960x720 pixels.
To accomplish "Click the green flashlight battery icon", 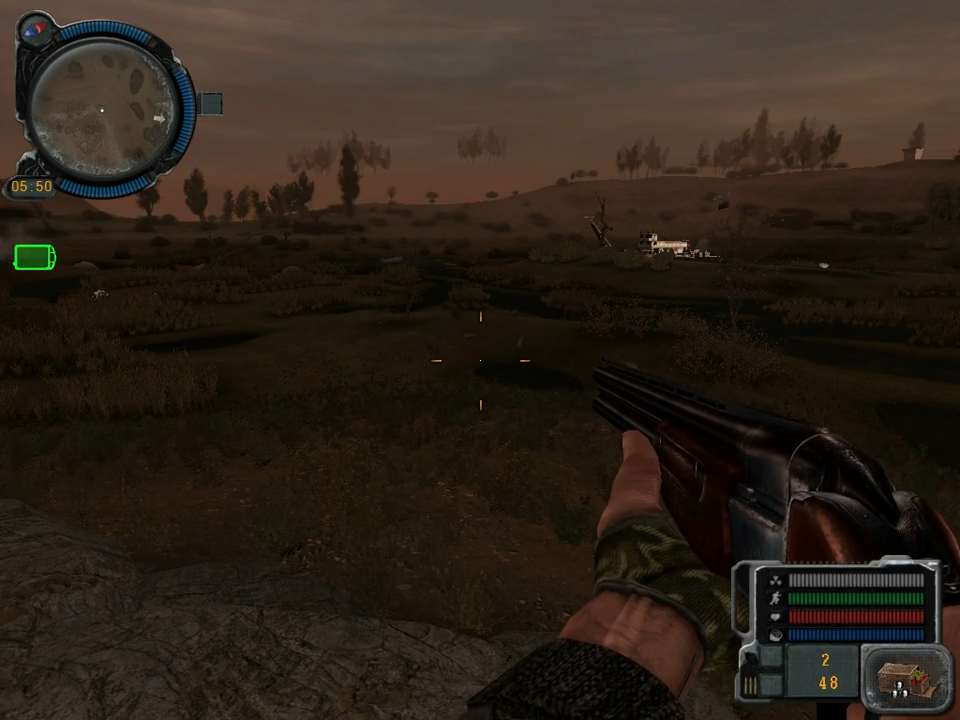I will (x=34, y=258).
